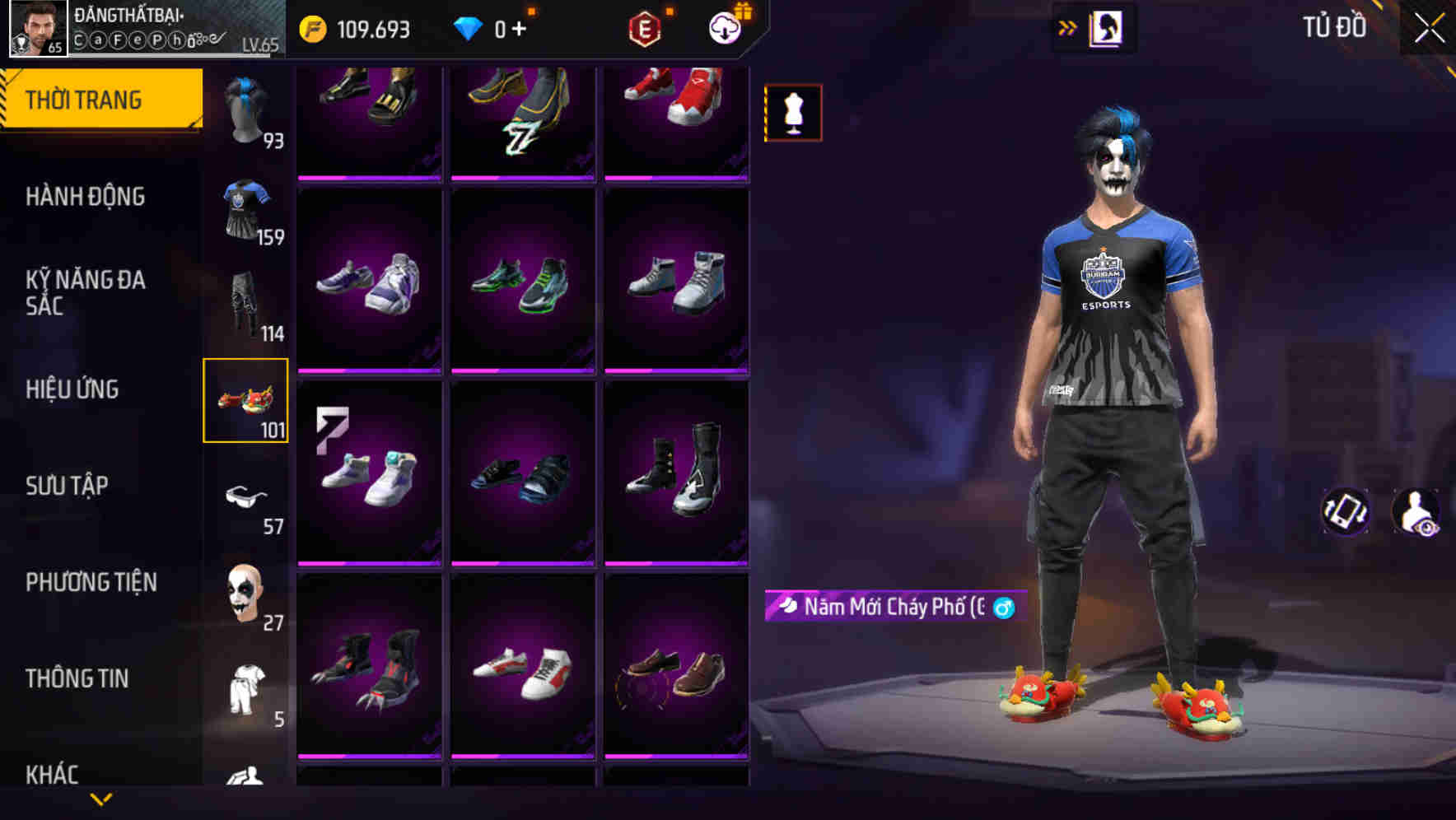Open the glasses category with 57 items
Screen dimensions: 1456x820
click(246, 494)
